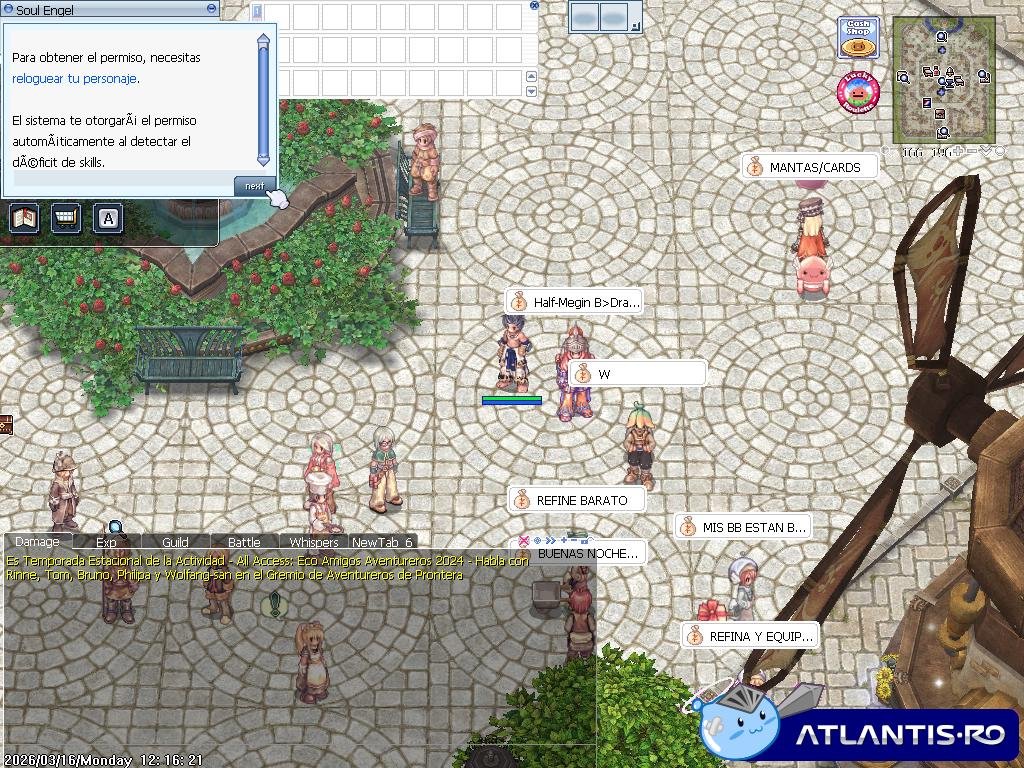Click the letter A icon button
1024x768 pixels.
[107, 218]
